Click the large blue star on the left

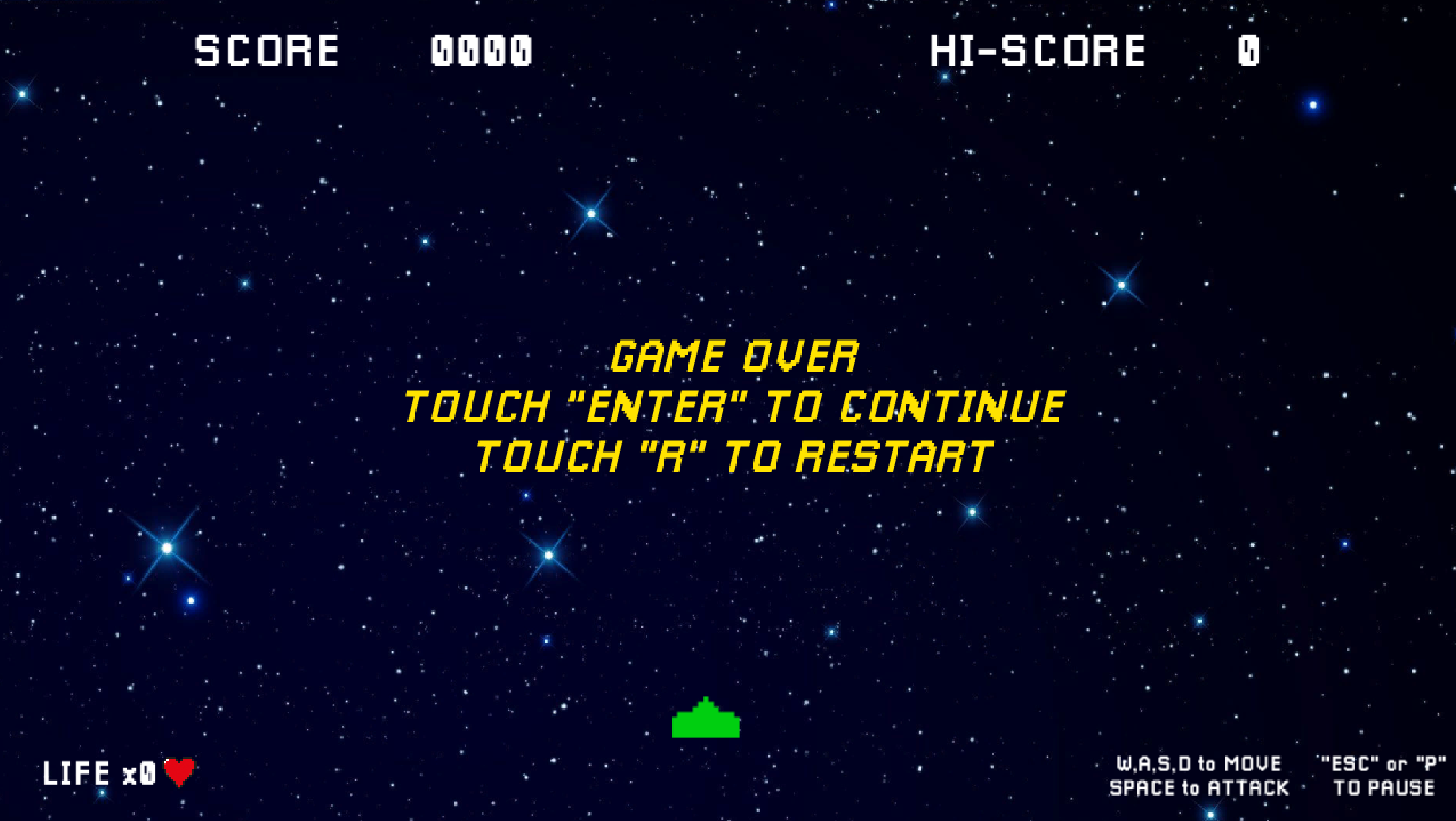pyautogui.click(x=166, y=549)
